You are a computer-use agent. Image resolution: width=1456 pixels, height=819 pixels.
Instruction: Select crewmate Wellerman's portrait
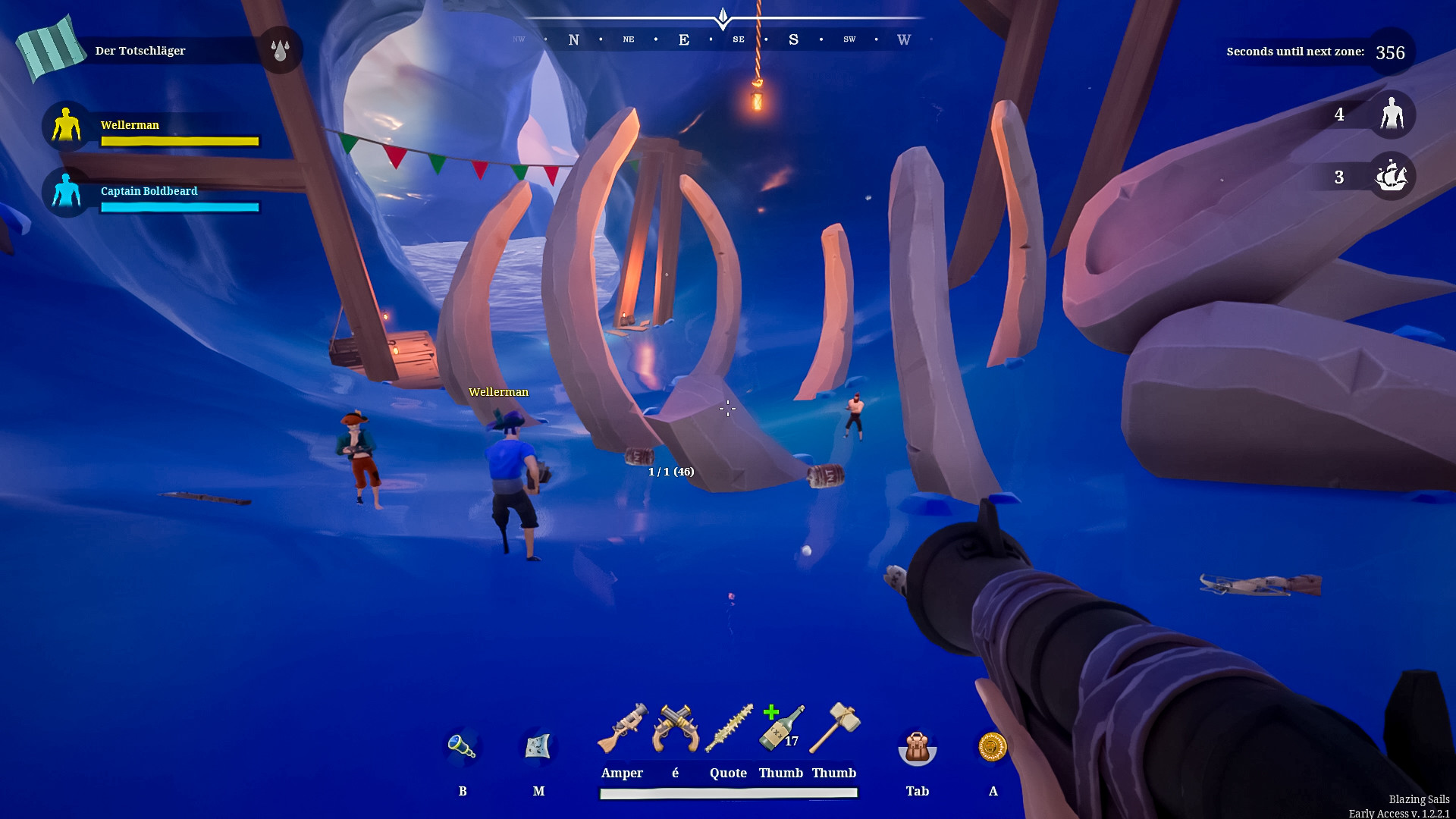(x=67, y=125)
